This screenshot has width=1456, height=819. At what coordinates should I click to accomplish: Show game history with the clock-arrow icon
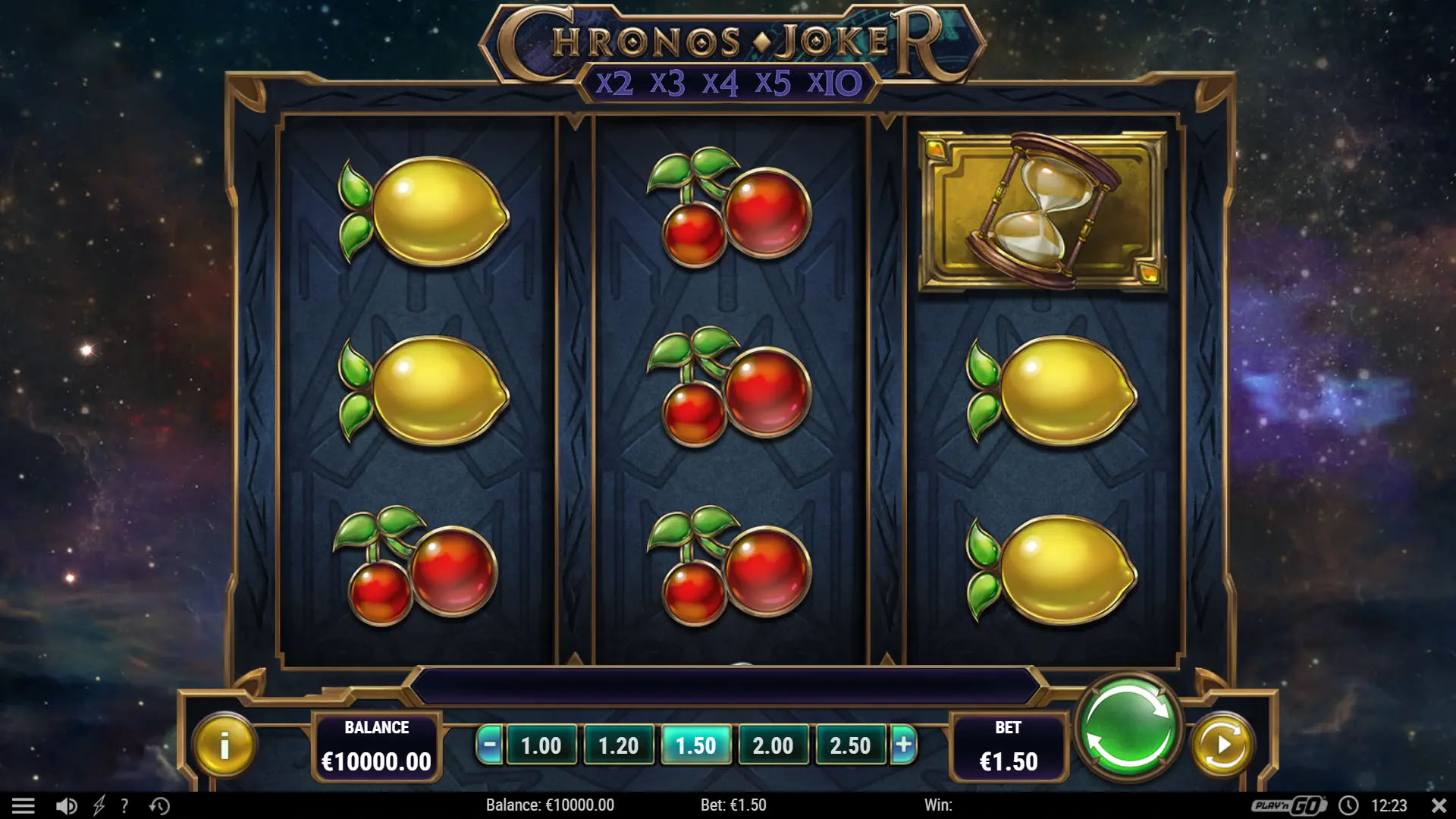pos(159,805)
